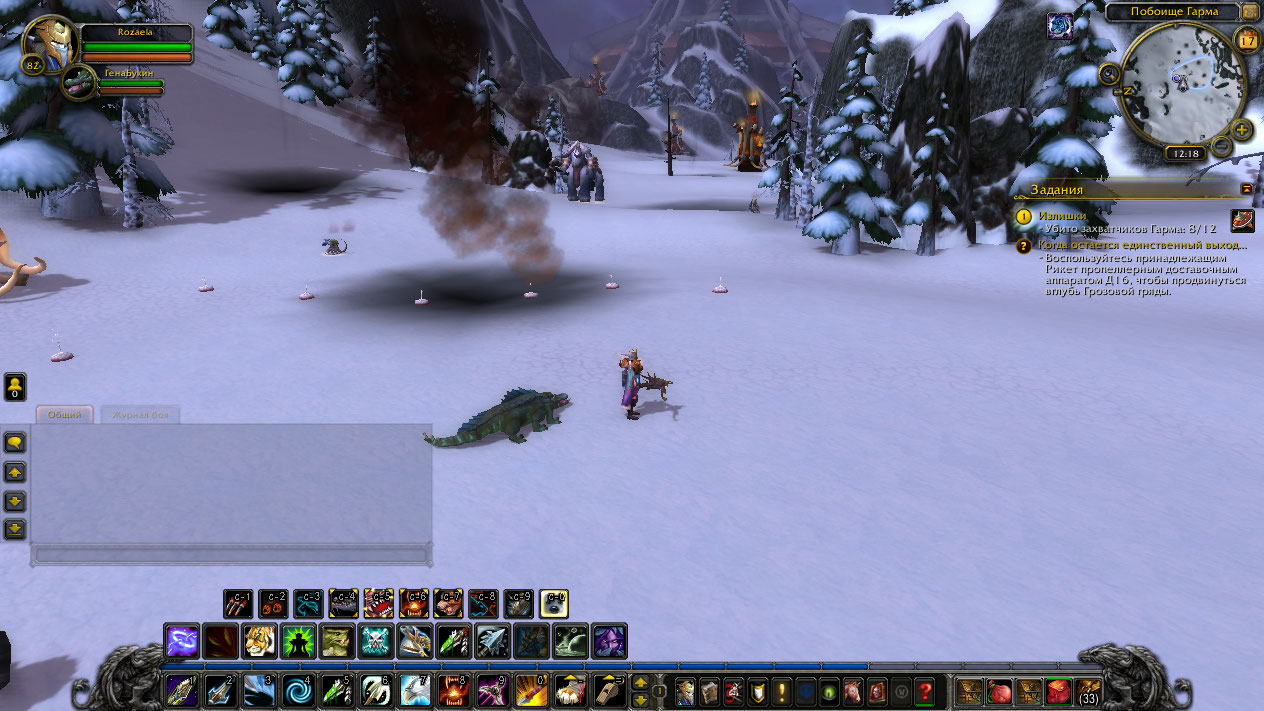The width and height of the screenshot is (1264, 711).
Task: Zoom in the minimap with plus button
Action: tap(1242, 130)
